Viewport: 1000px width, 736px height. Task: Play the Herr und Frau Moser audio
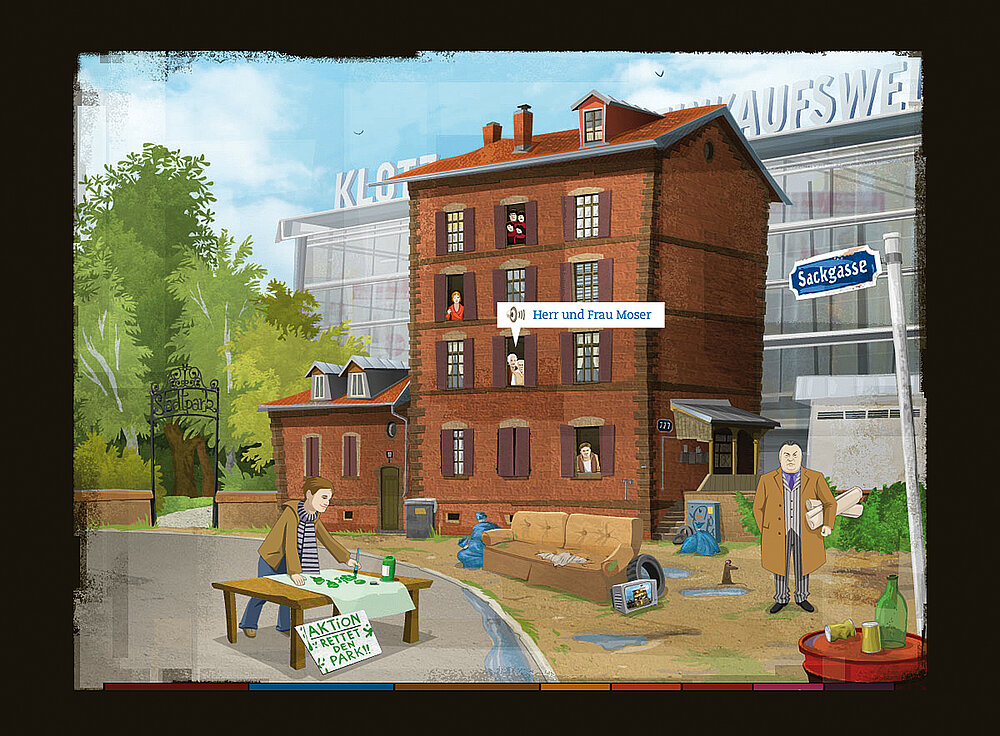pyautogui.click(x=517, y=315)
